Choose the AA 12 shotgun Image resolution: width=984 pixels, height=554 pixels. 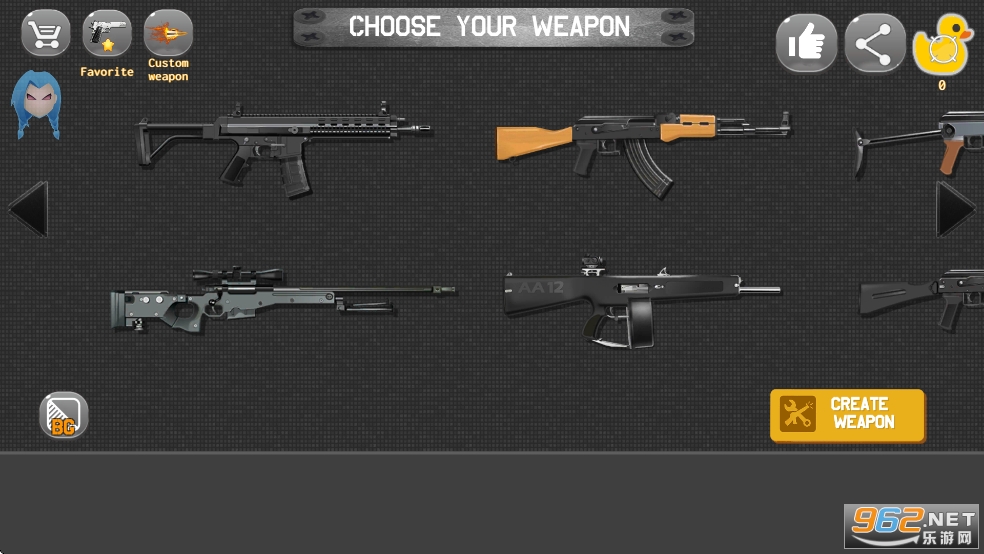640,300
